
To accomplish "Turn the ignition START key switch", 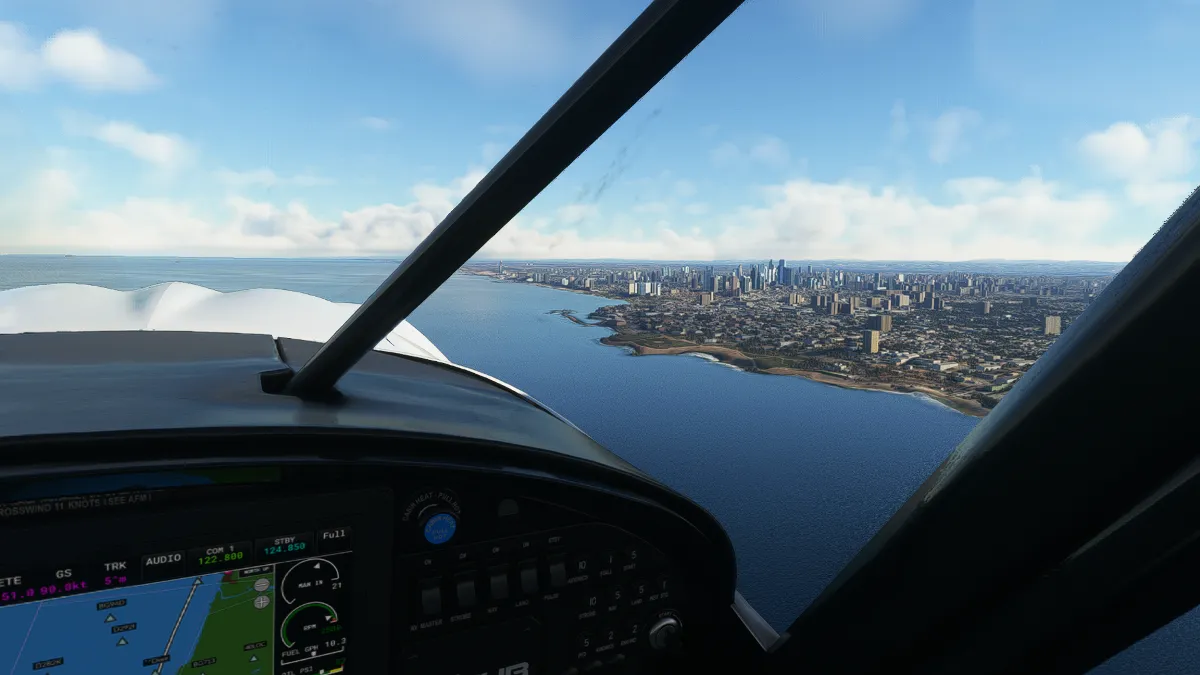I will [x=663, y=632].
